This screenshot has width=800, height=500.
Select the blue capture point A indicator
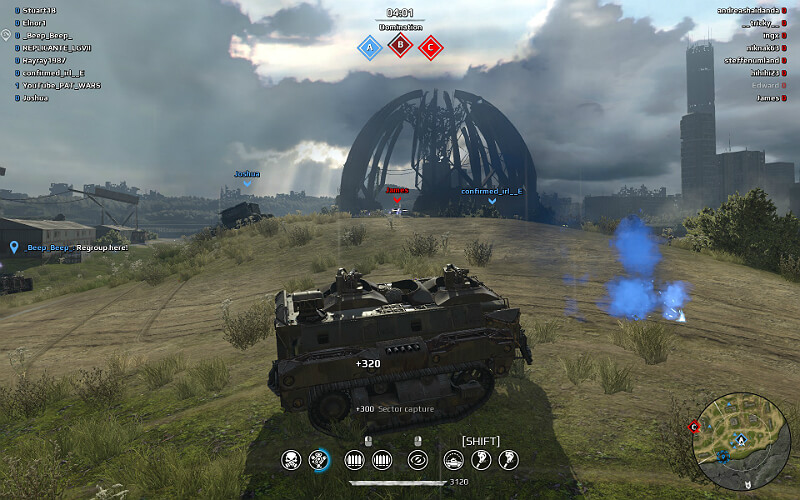[x=369, y=47]
